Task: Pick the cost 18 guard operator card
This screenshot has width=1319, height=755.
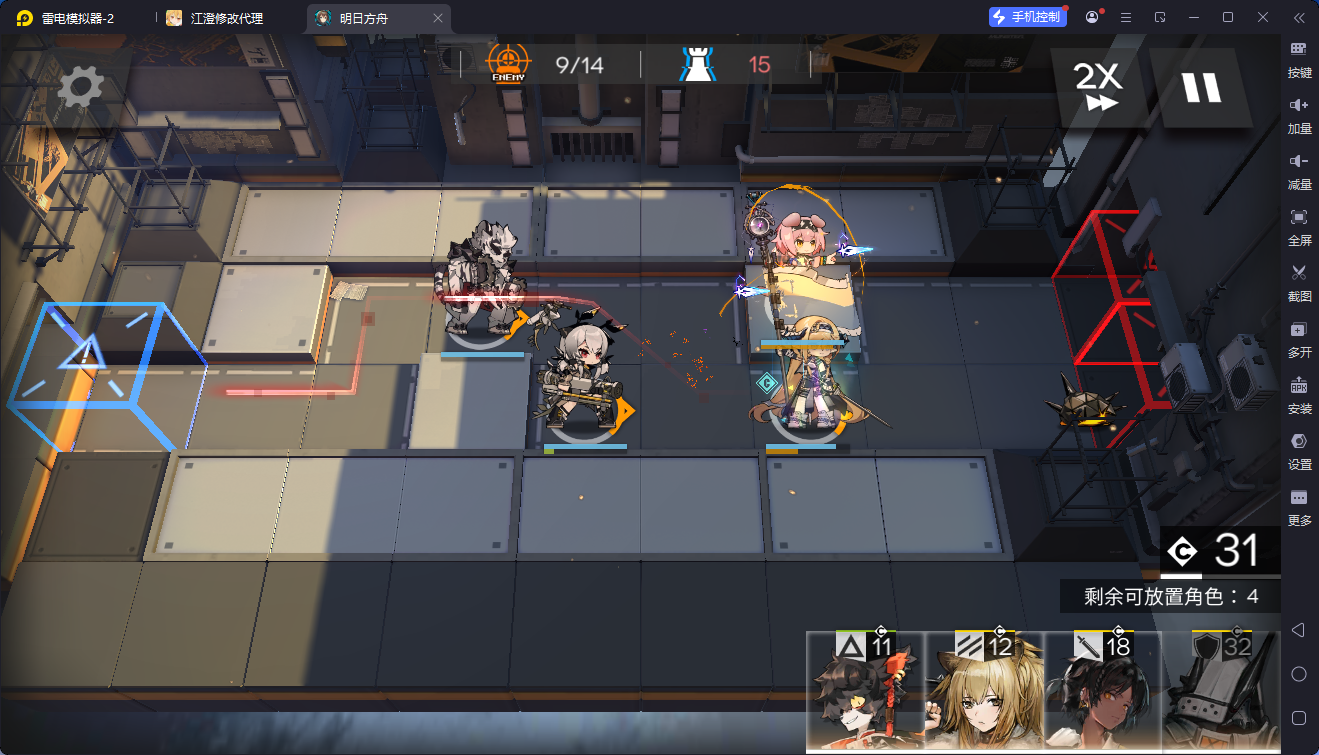Action: (x=1102, y=690)
